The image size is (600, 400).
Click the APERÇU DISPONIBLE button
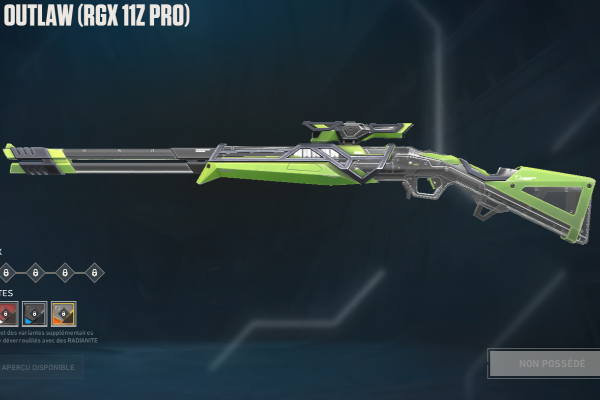click(x=40, y=367)
